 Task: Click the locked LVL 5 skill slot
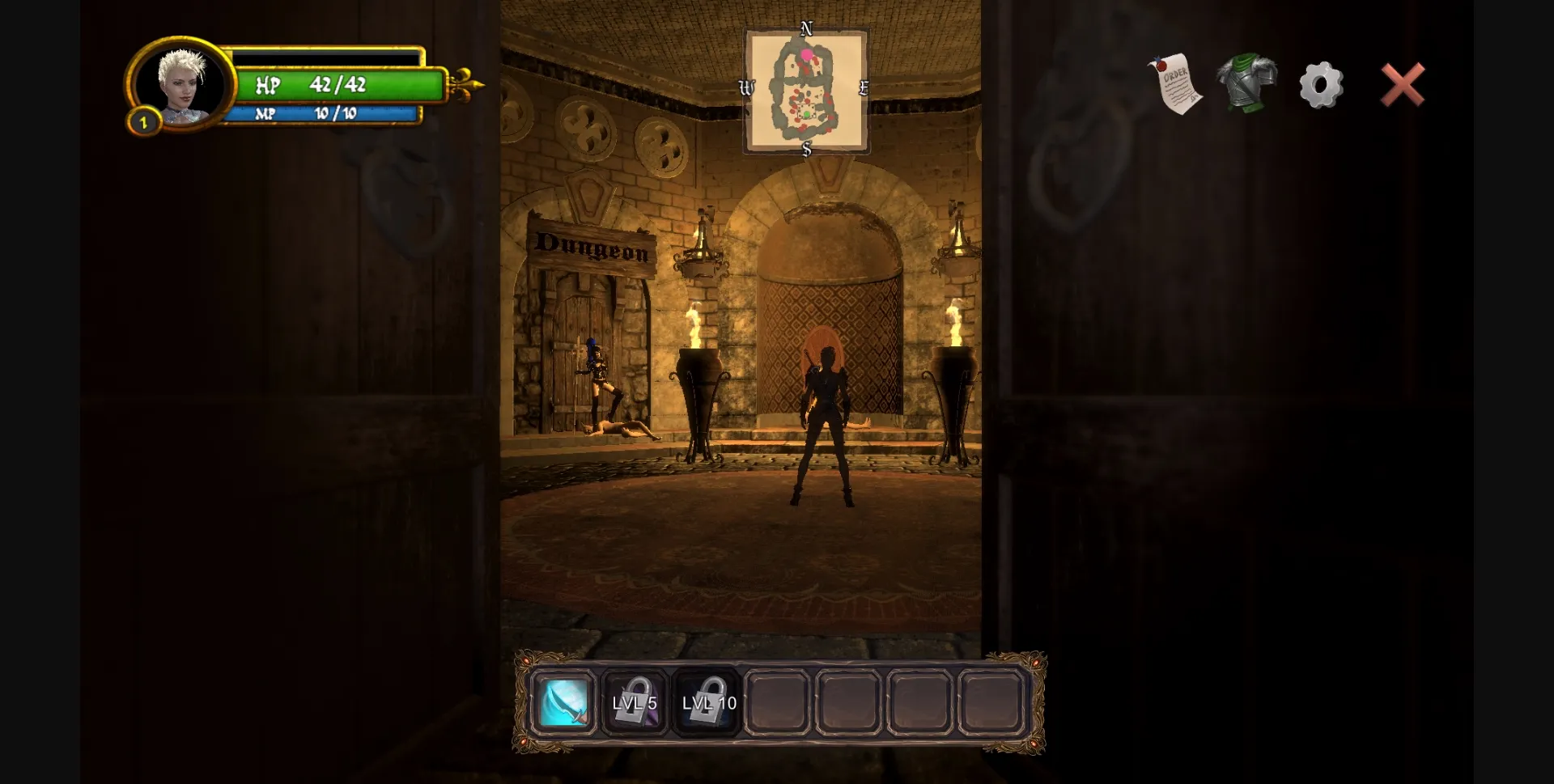tap(635, 703)
